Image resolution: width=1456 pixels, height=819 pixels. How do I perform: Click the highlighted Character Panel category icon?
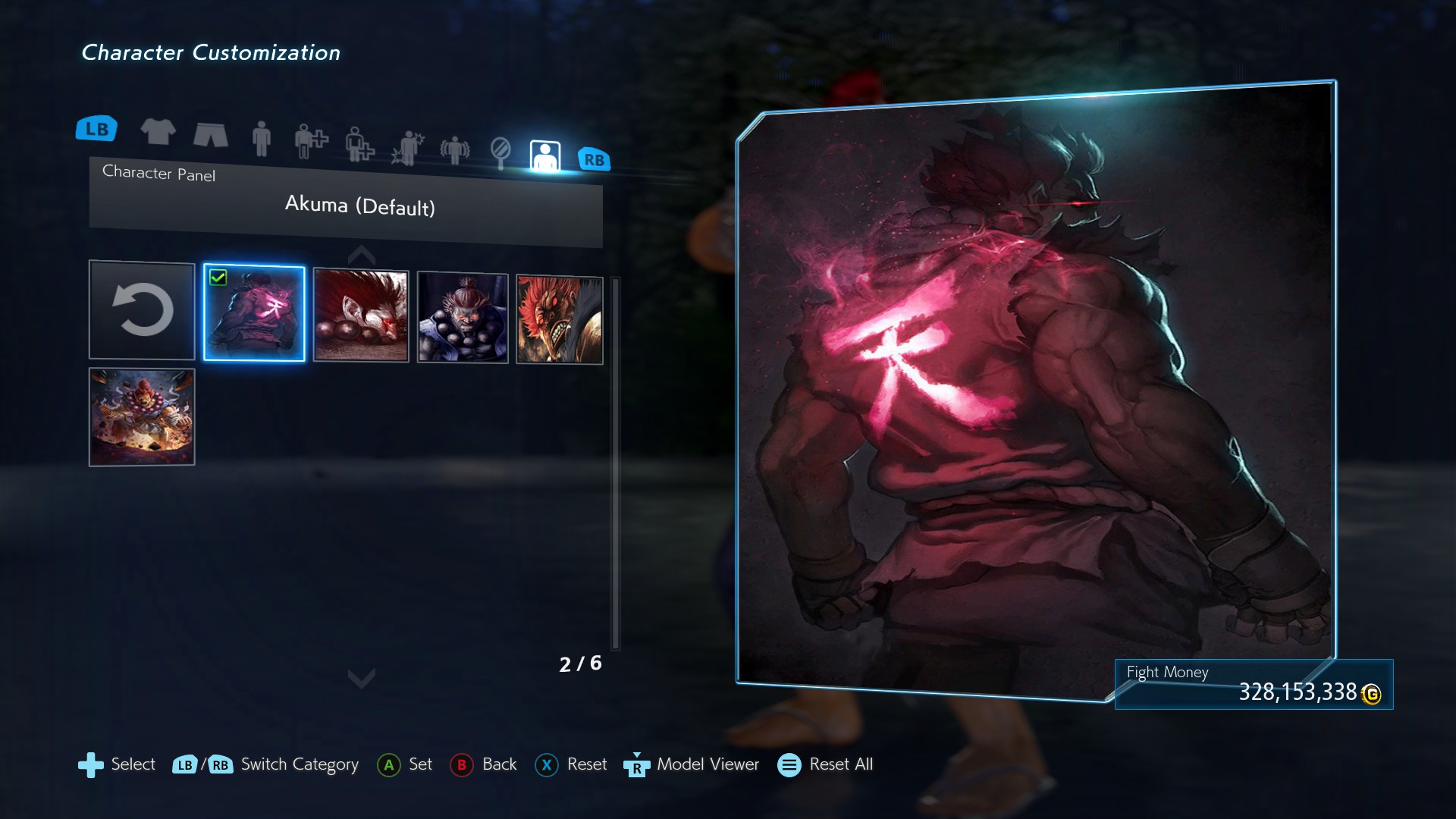point(544,155)
